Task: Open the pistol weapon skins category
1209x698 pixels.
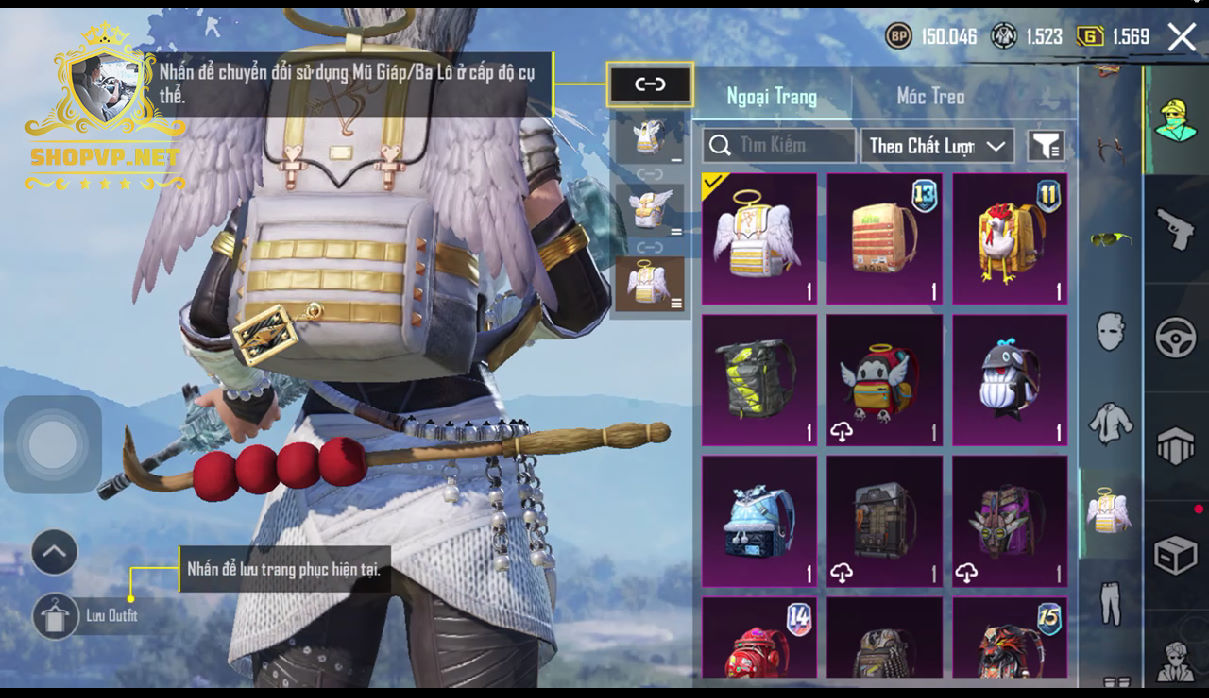Action: pyautogui.click(x=1176, y=229)
